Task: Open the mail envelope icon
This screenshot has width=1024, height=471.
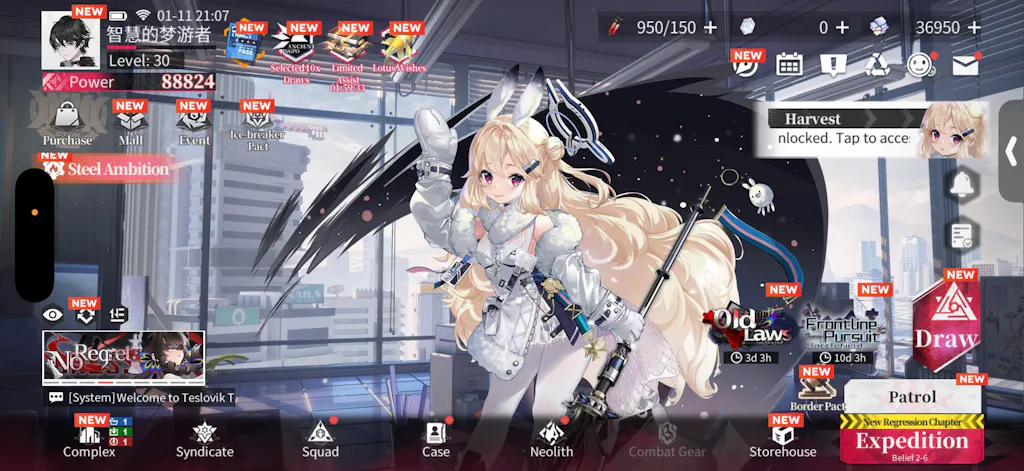Action: tap(964, 65)
